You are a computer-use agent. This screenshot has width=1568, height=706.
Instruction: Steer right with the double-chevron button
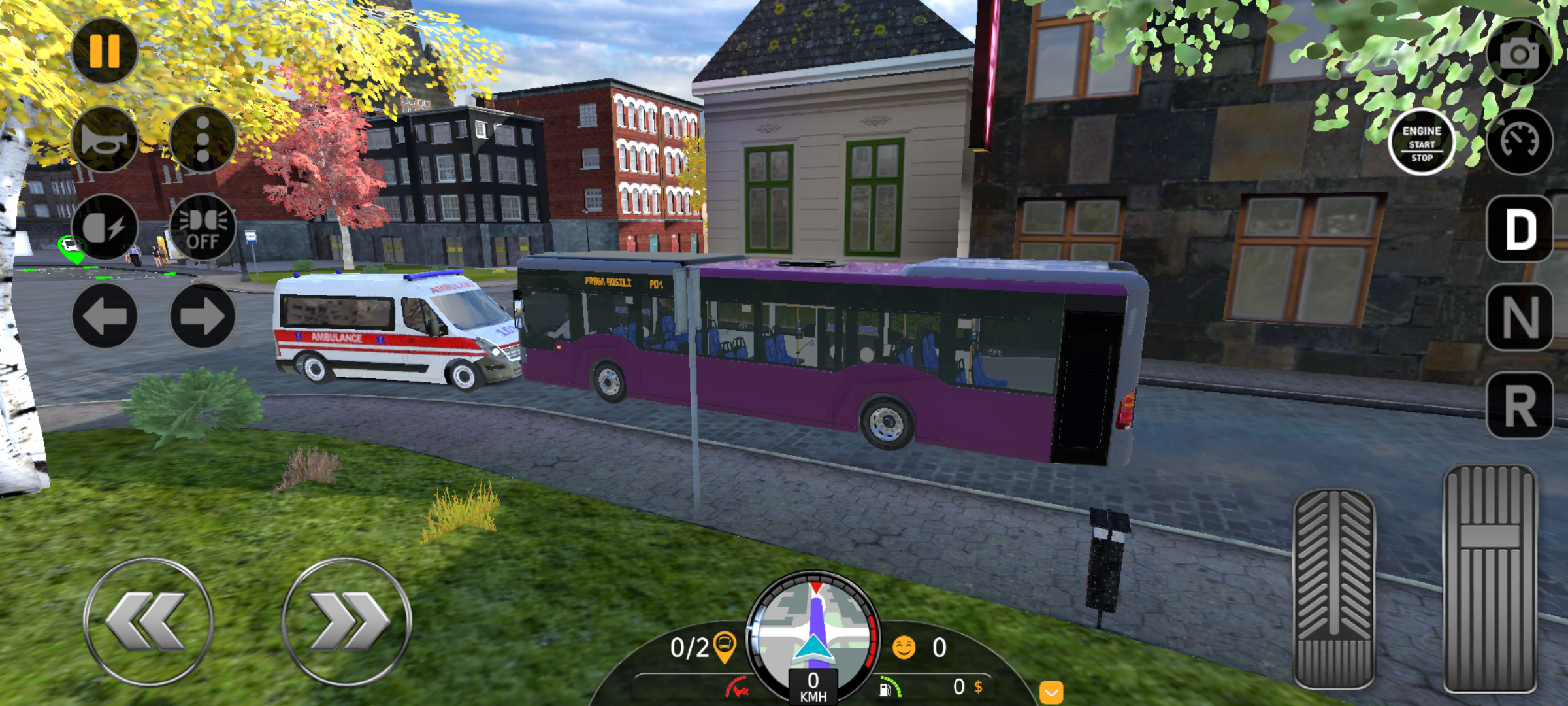pos(346,622)
